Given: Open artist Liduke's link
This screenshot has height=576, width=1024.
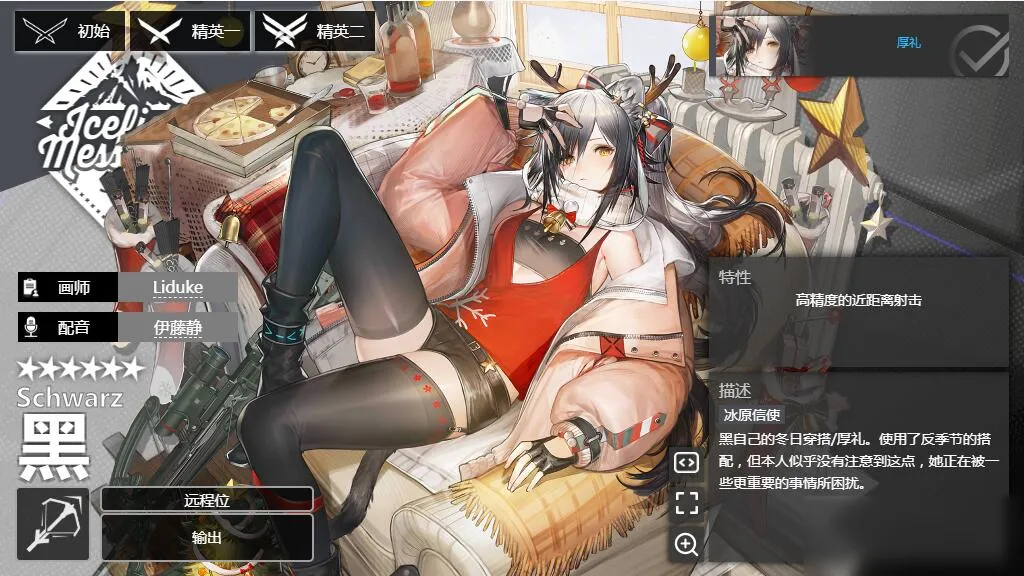Looking at the screenshot, I should (178, 288).
